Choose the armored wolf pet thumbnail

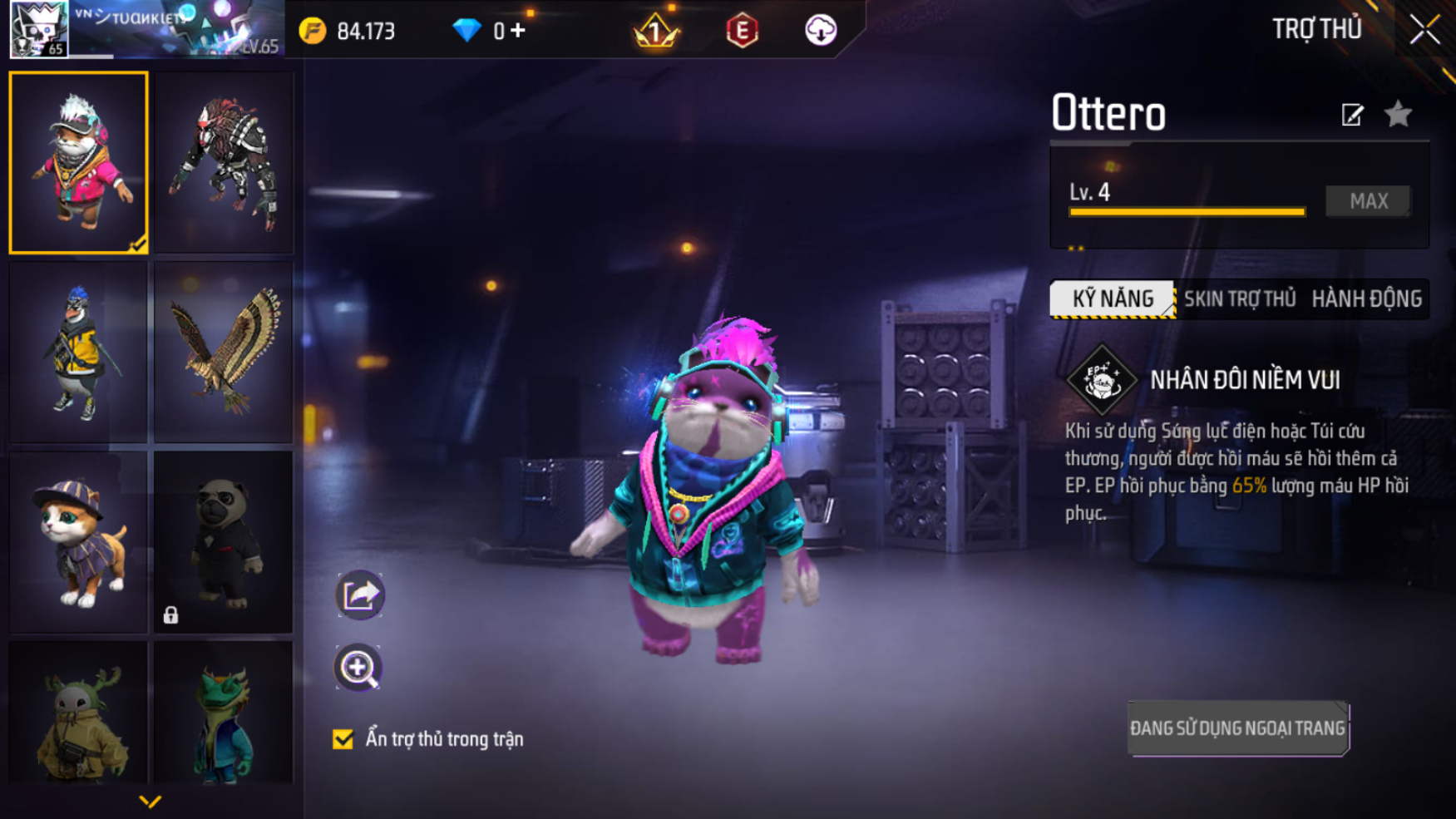pos(224,162)
